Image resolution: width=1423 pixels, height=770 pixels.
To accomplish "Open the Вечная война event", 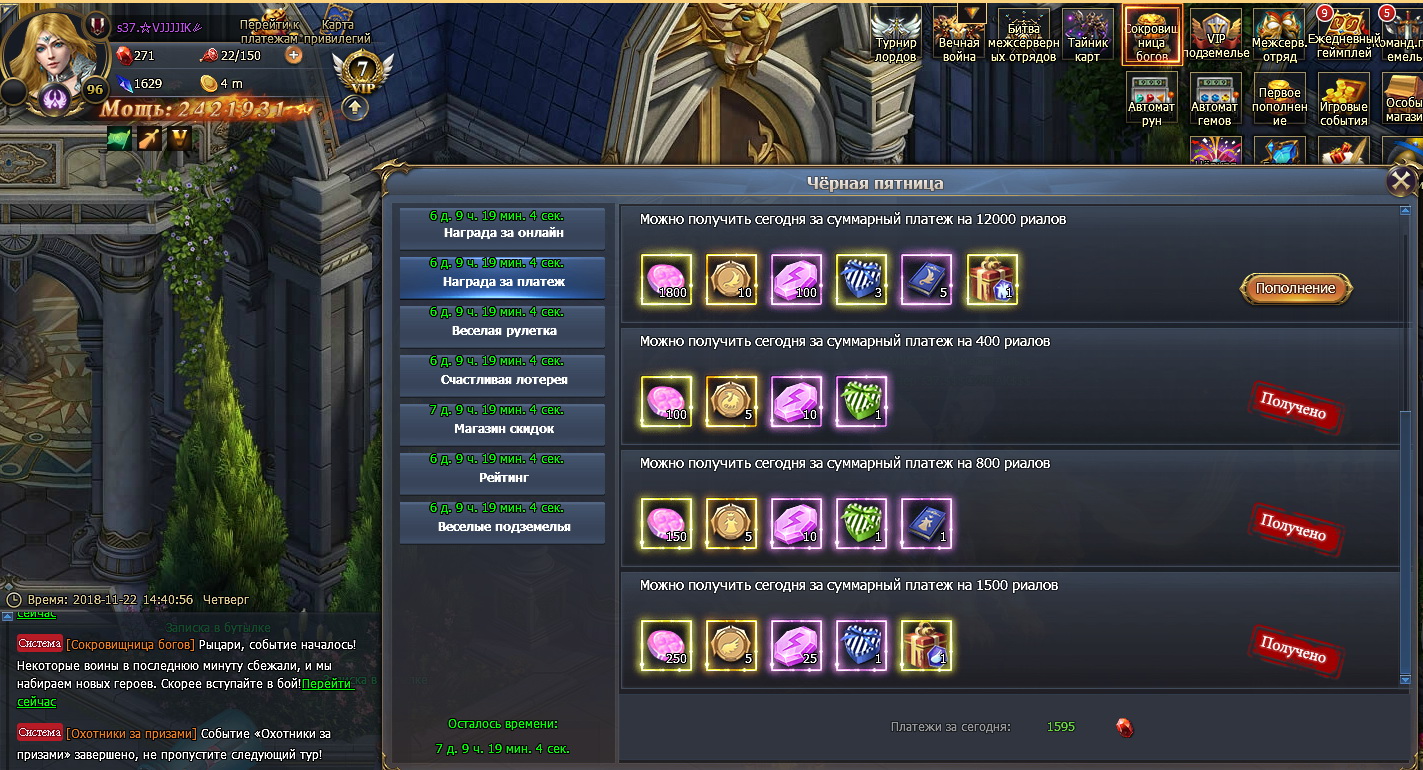I will 958,35.
